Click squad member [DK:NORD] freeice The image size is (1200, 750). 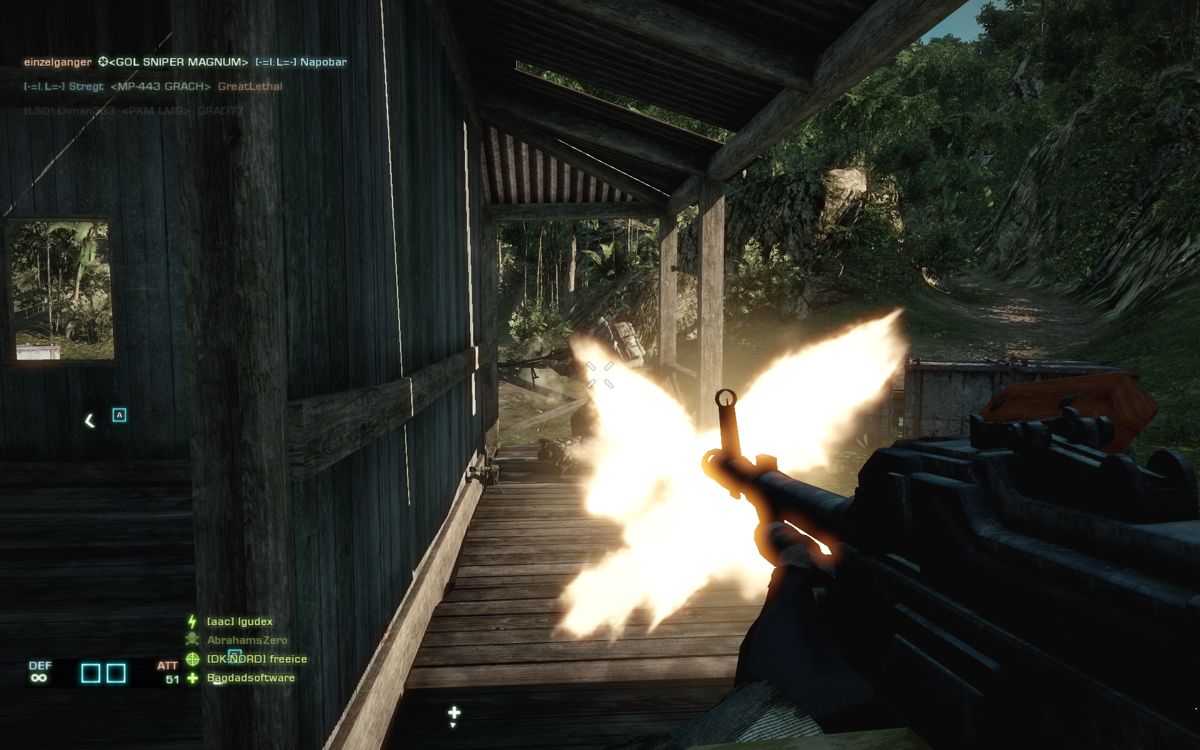coord(256,659)
